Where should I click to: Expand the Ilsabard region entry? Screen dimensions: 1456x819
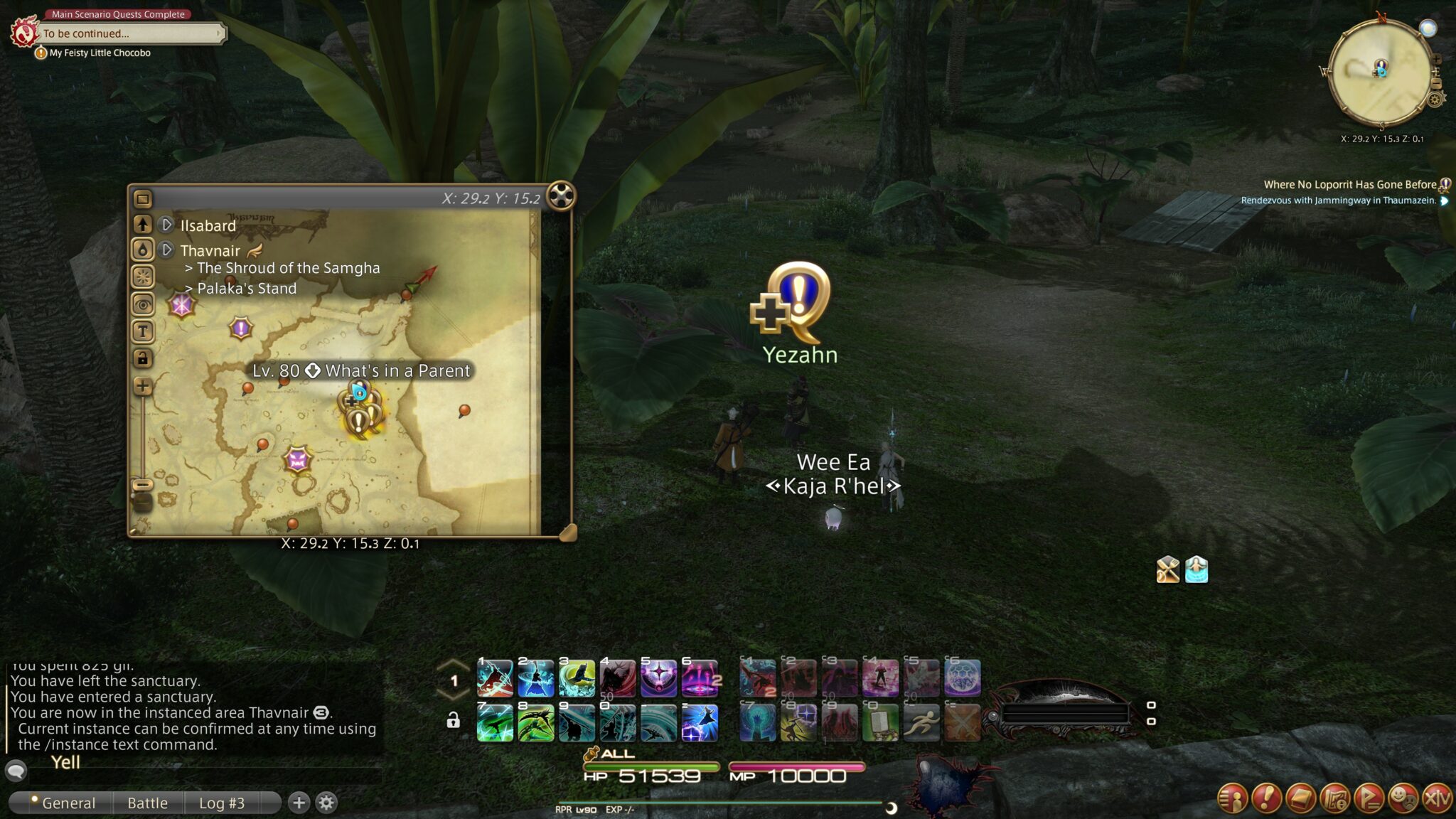166,225
